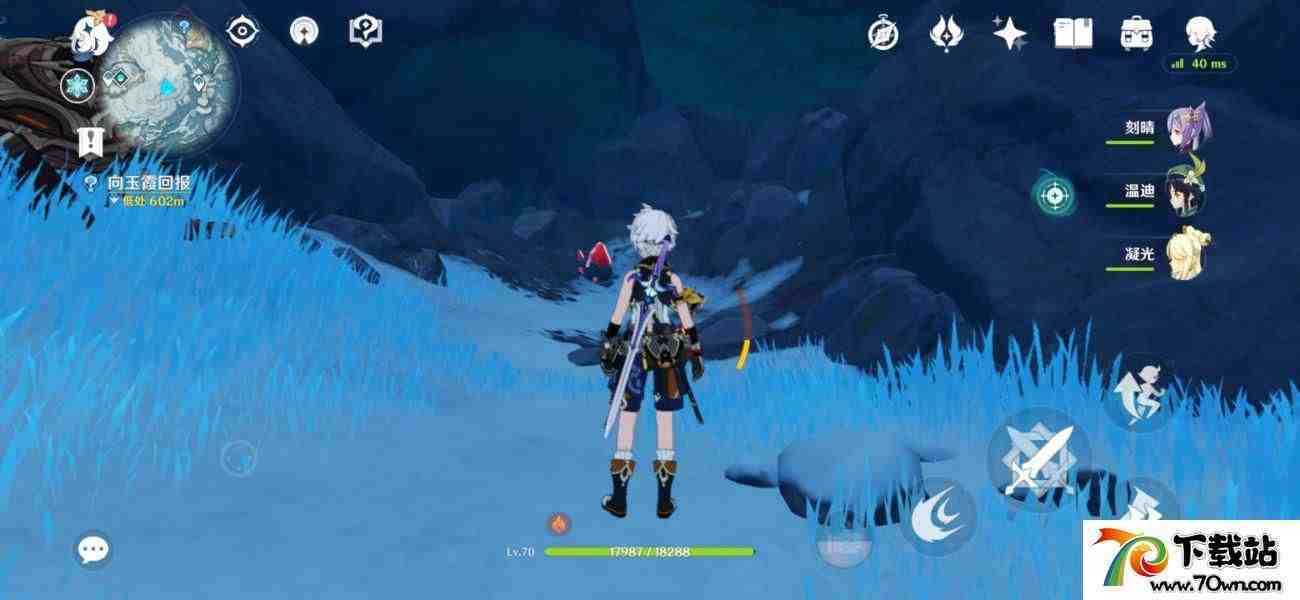Use the teal target gadget icon

click(1054, 195)
